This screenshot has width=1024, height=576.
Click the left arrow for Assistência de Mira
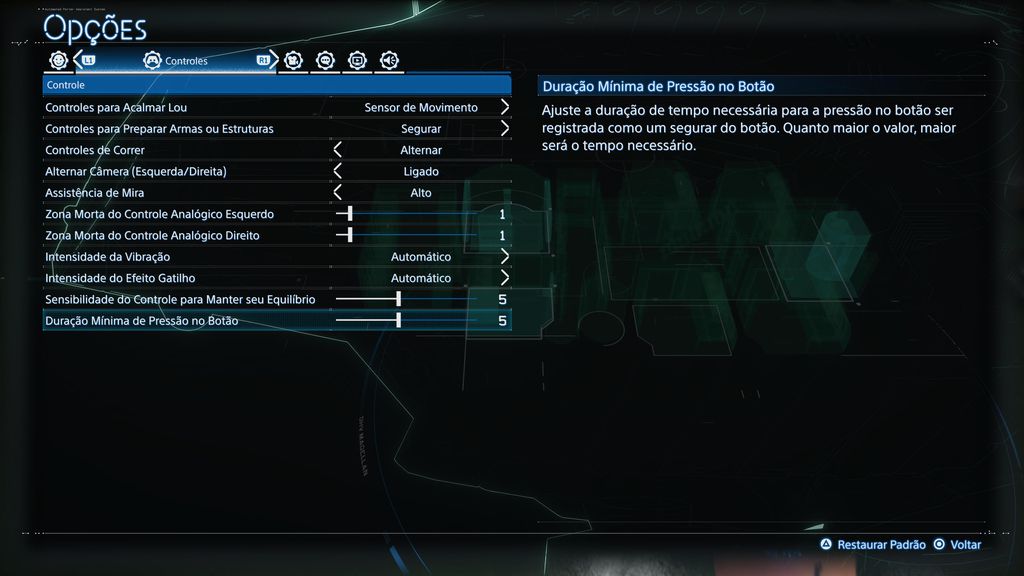[338, 192]
